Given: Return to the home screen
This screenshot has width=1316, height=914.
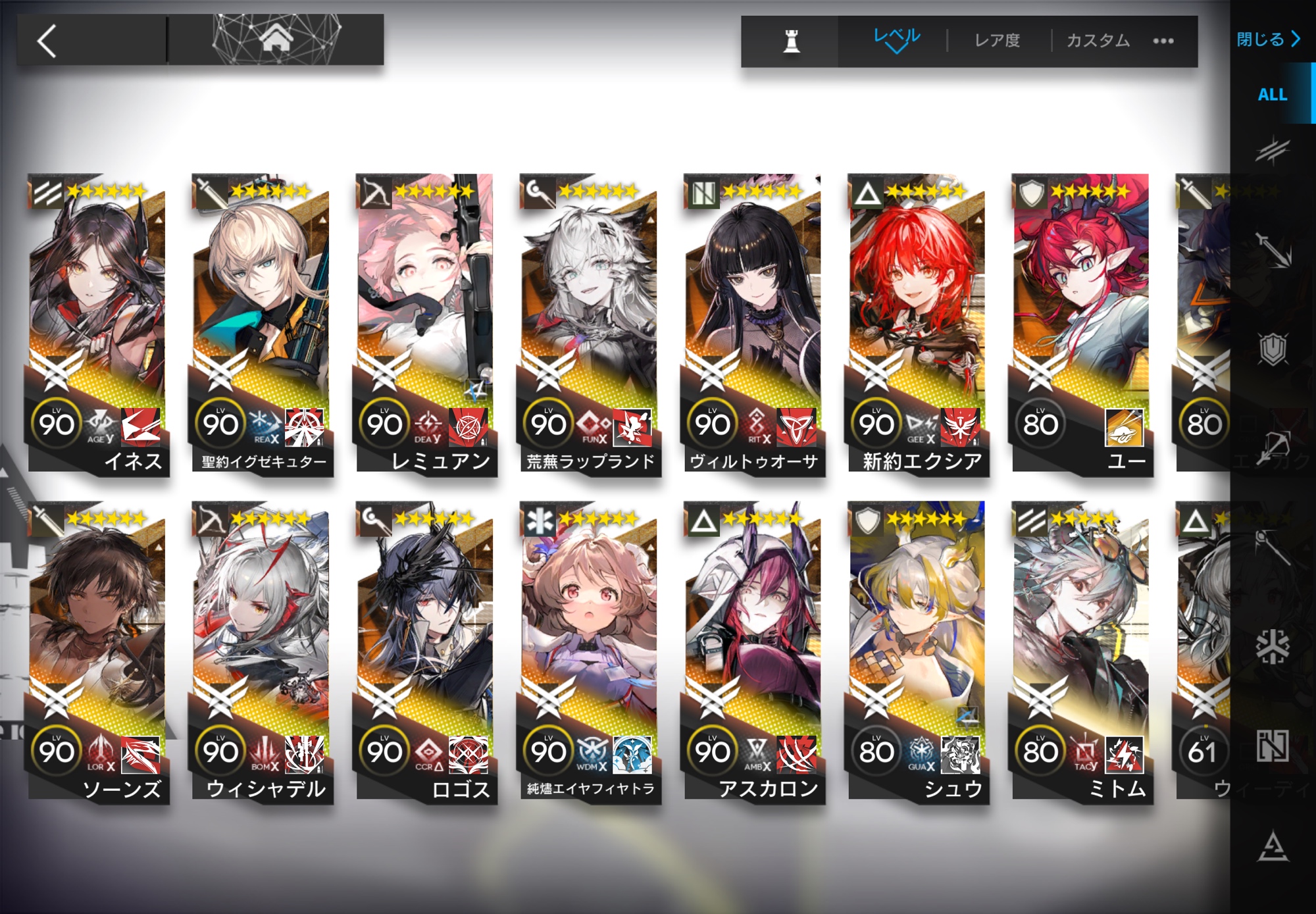Looking at the screenshot, I should coord(276,39).
